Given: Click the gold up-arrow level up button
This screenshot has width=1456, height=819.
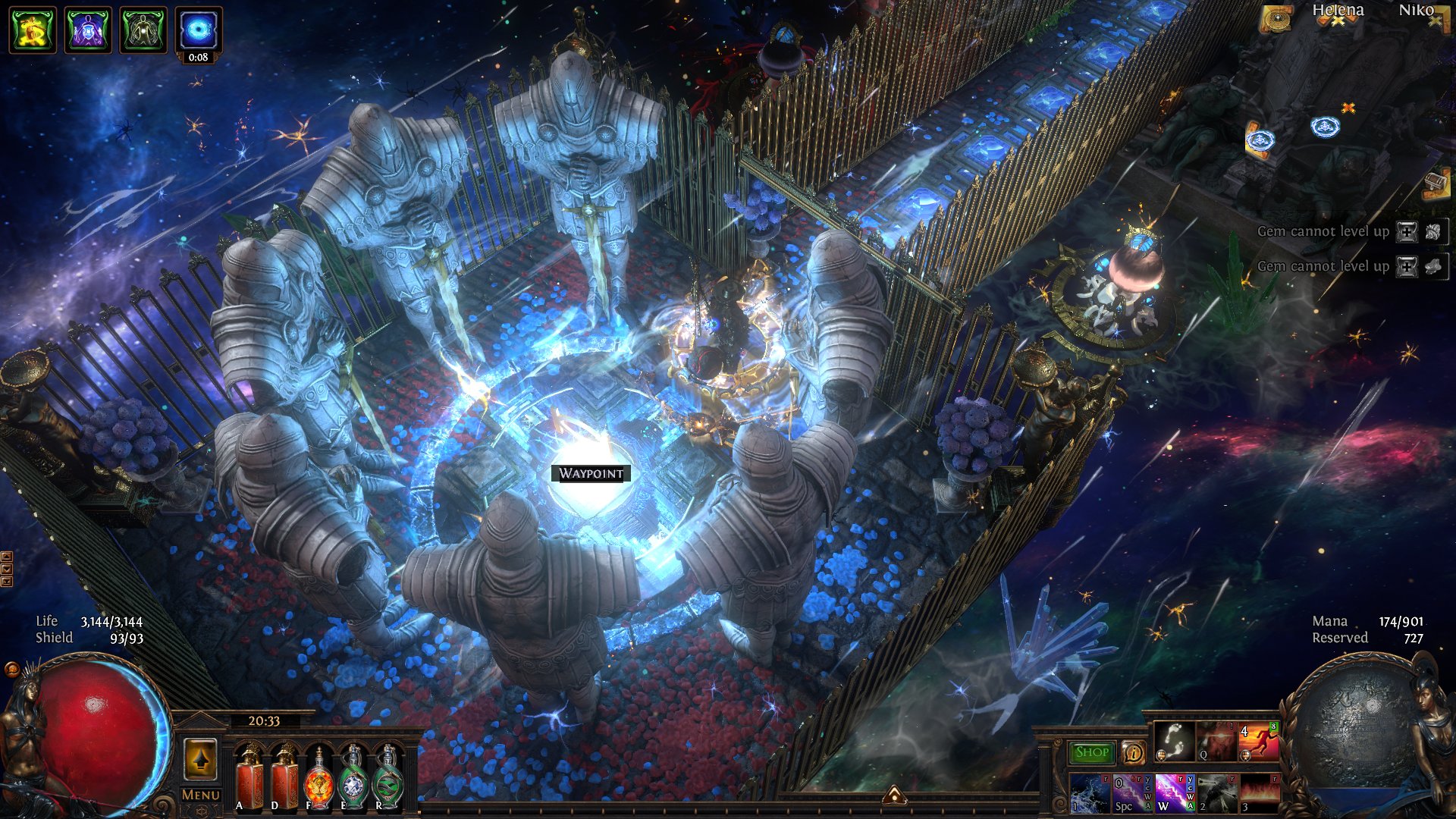Looking at the screenshot, I should [200, 758].
